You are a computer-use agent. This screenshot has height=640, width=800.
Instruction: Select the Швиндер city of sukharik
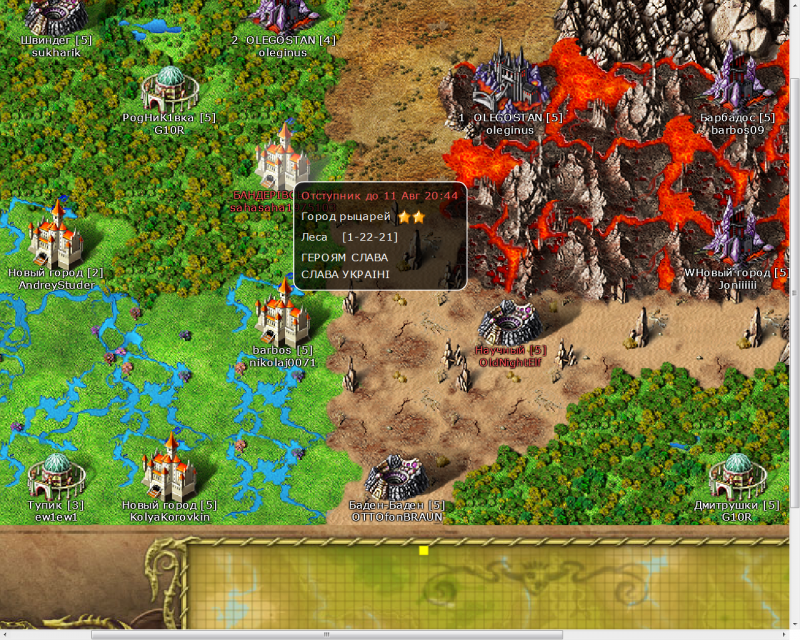coord(56,17)
